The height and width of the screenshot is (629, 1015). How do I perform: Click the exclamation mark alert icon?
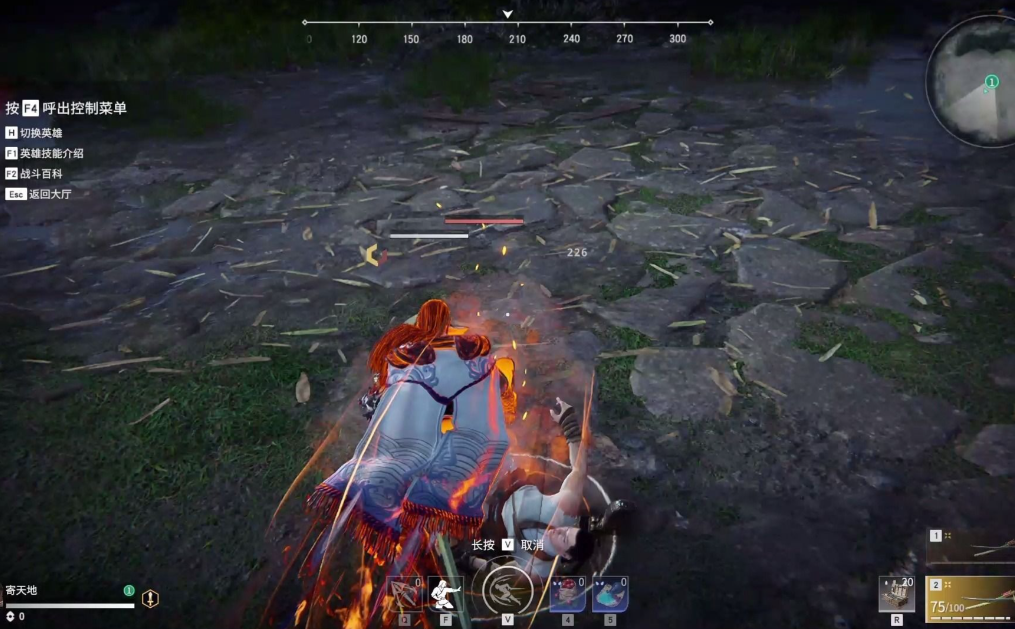click(x=150, y=598)
